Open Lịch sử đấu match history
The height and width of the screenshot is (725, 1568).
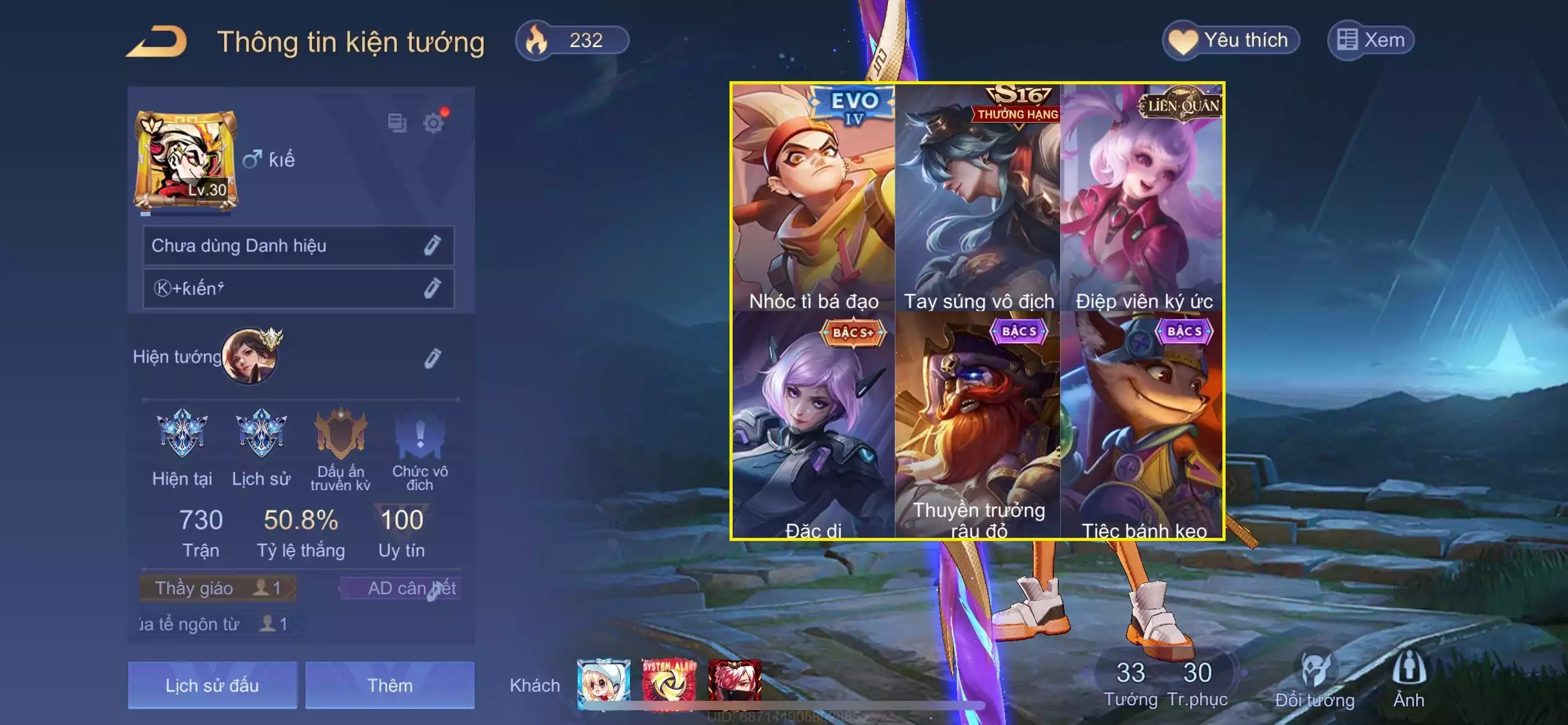[x=212, y=685]
